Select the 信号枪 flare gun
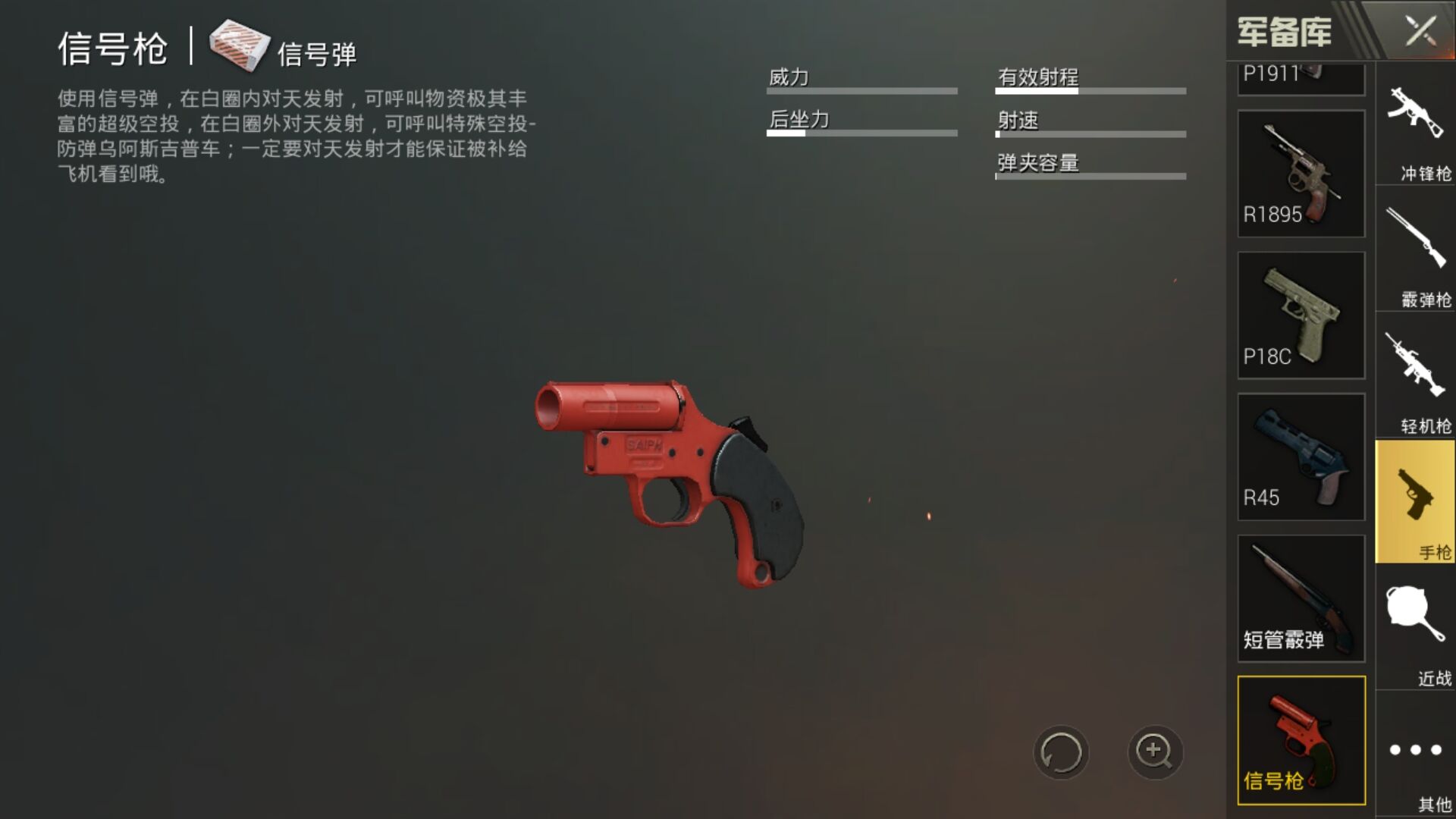Image resolution: width=1456 pixels, height=819 pixels. 1301,740
